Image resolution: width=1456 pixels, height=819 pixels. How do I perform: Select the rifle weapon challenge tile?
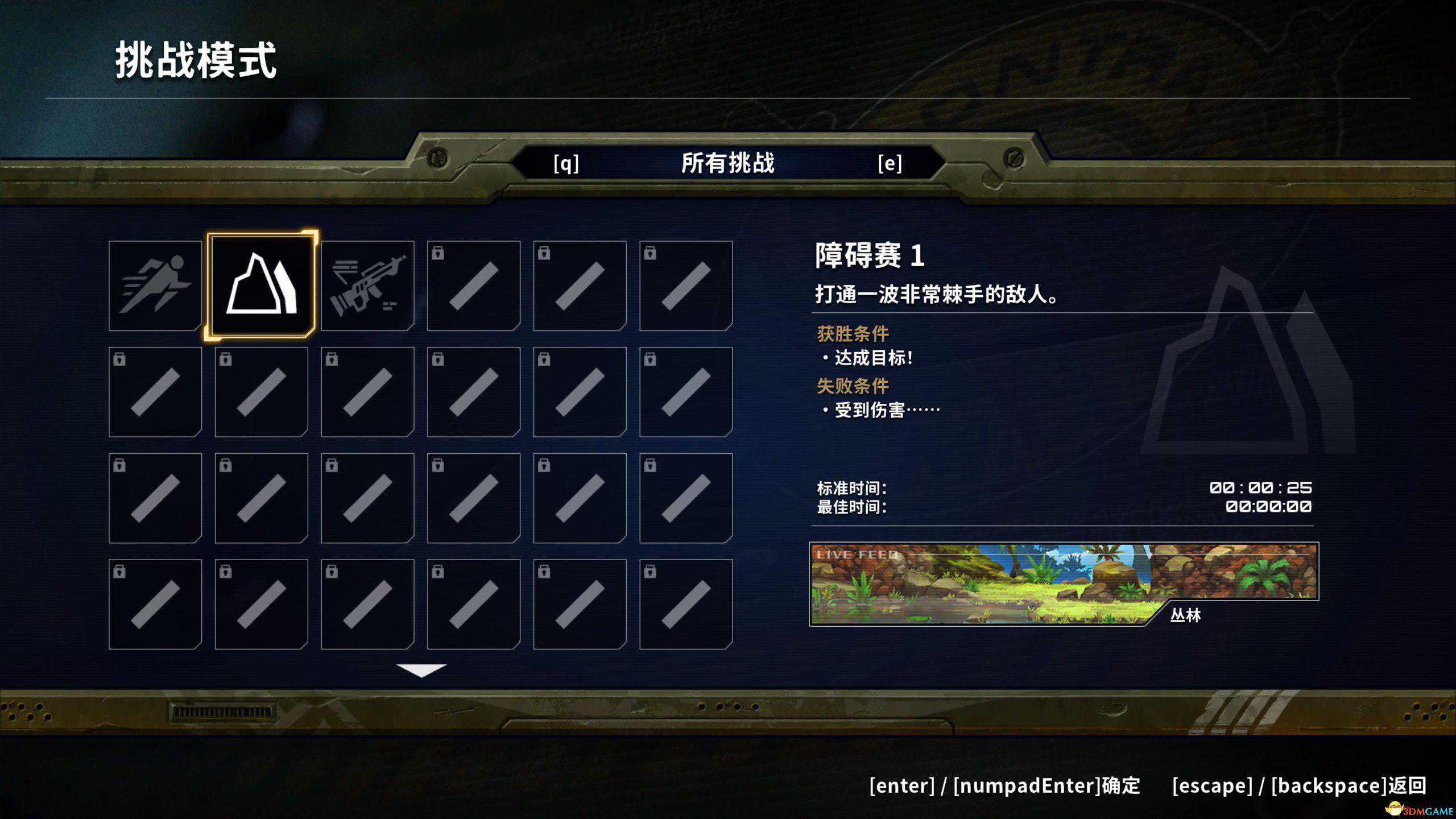click(367, 286)
